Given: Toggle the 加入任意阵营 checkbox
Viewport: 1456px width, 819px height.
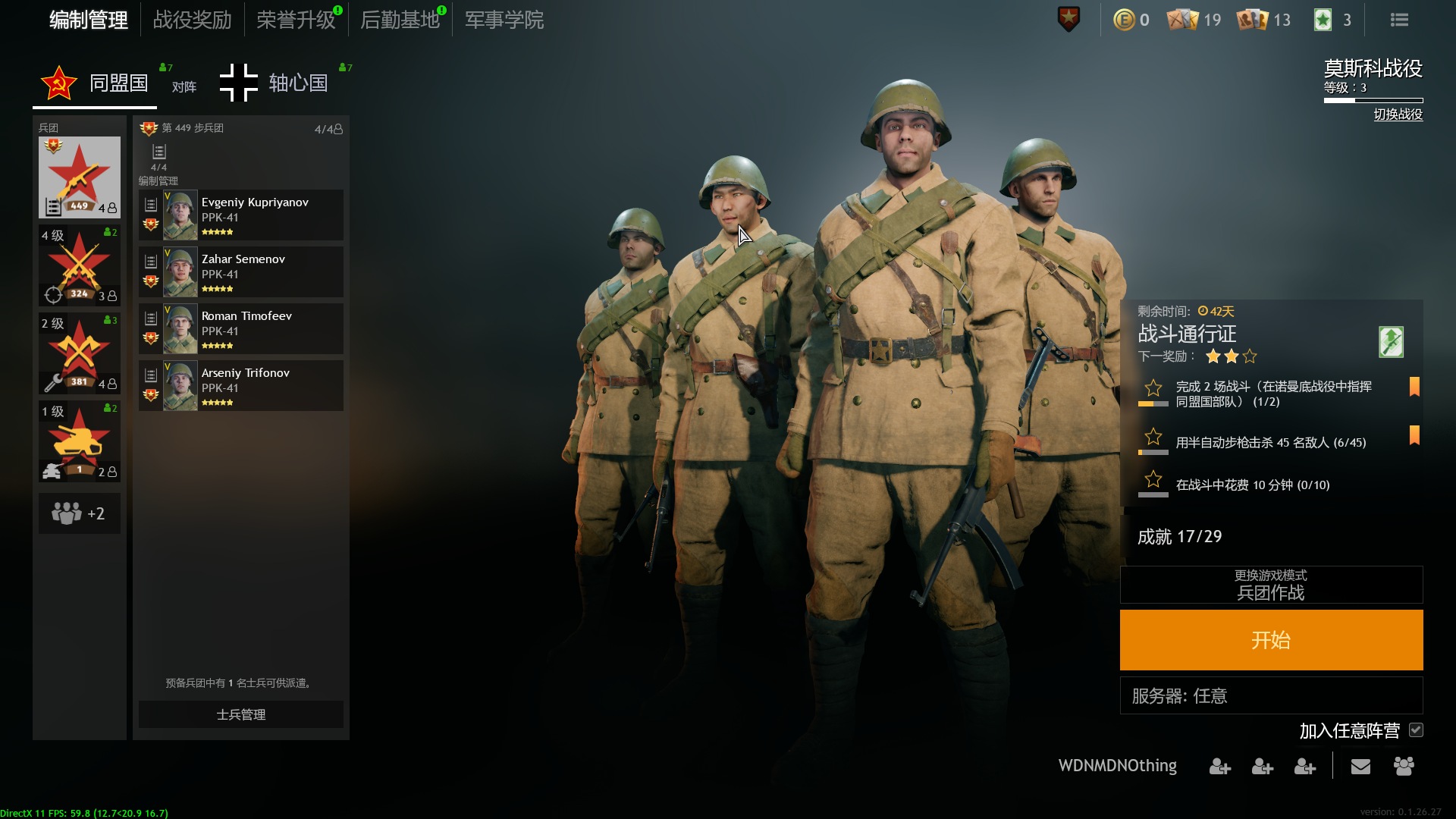Looking at the screenshot, I should click(x=1416, y=730).
